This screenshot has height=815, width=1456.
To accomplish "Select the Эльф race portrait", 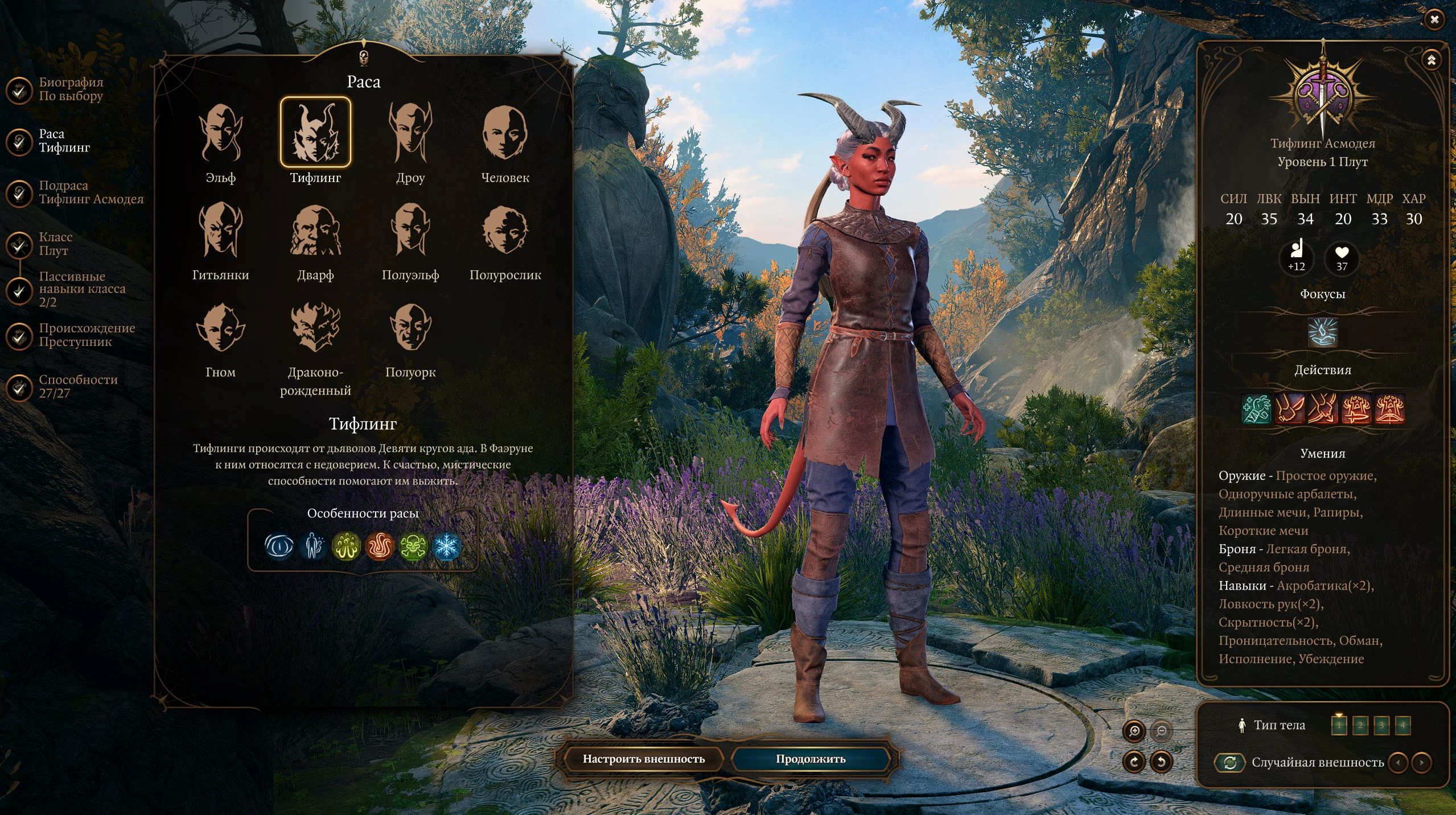I will (220, 133).
